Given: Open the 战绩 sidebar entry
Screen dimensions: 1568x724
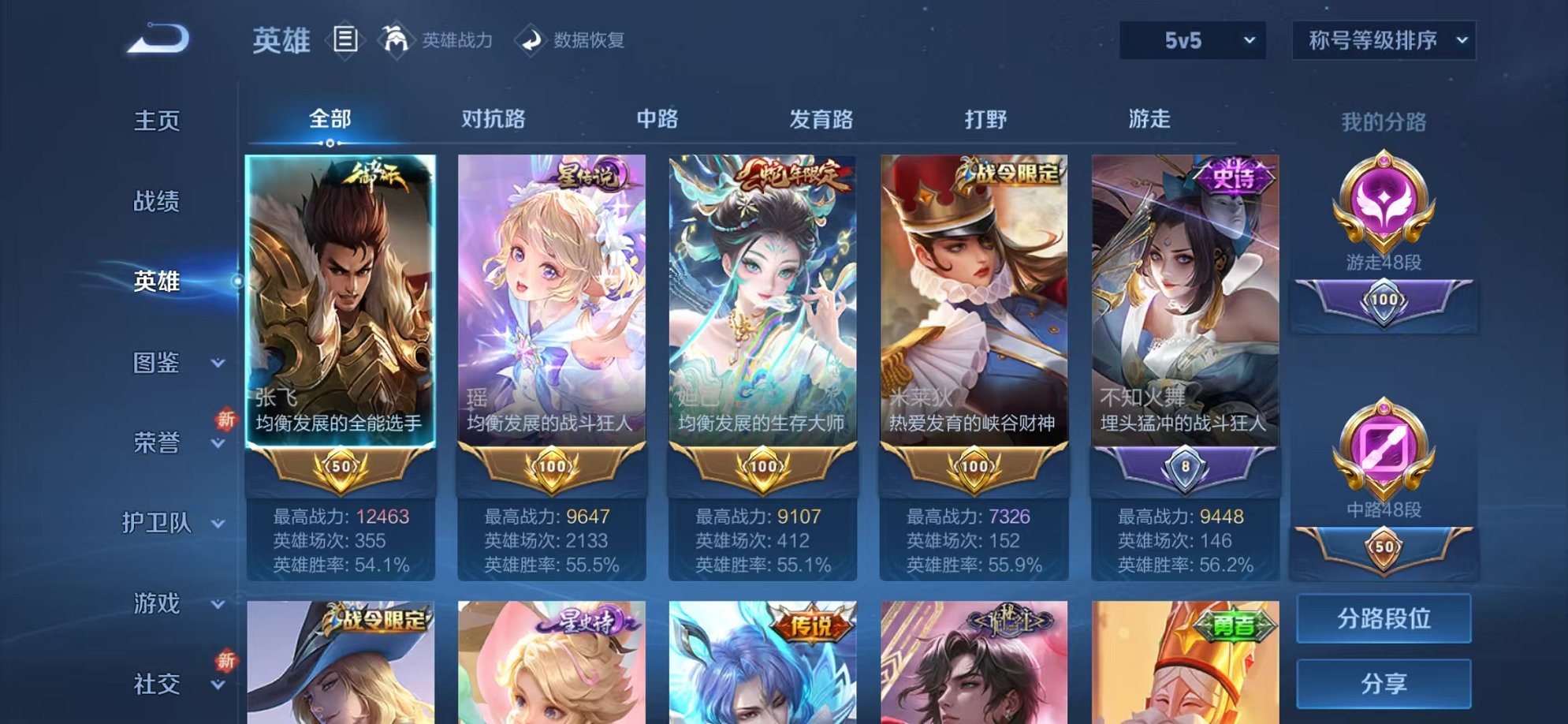Looking at the screenshot, I should click(x=158, y=202).
